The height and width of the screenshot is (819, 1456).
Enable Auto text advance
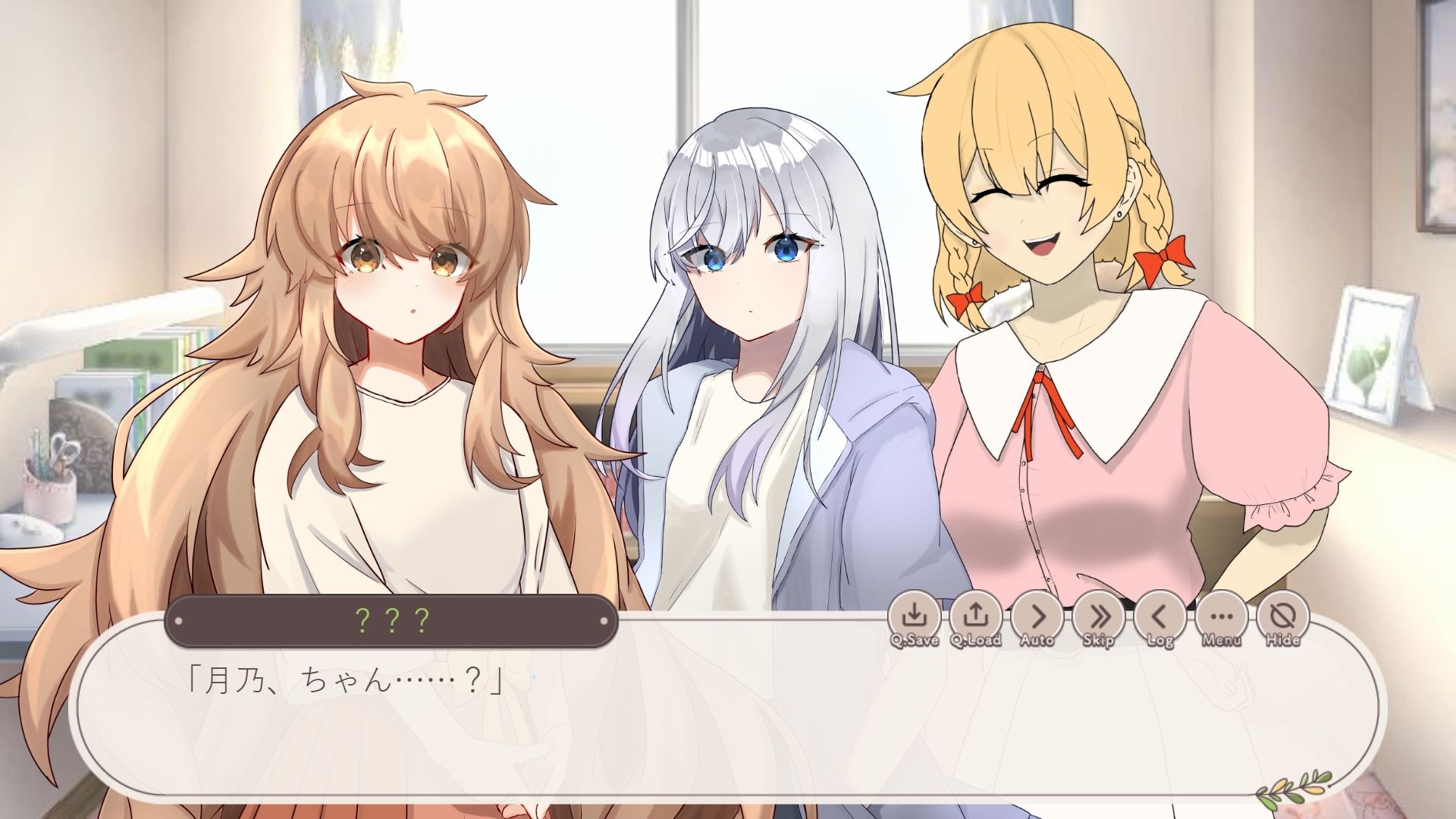1037,617
